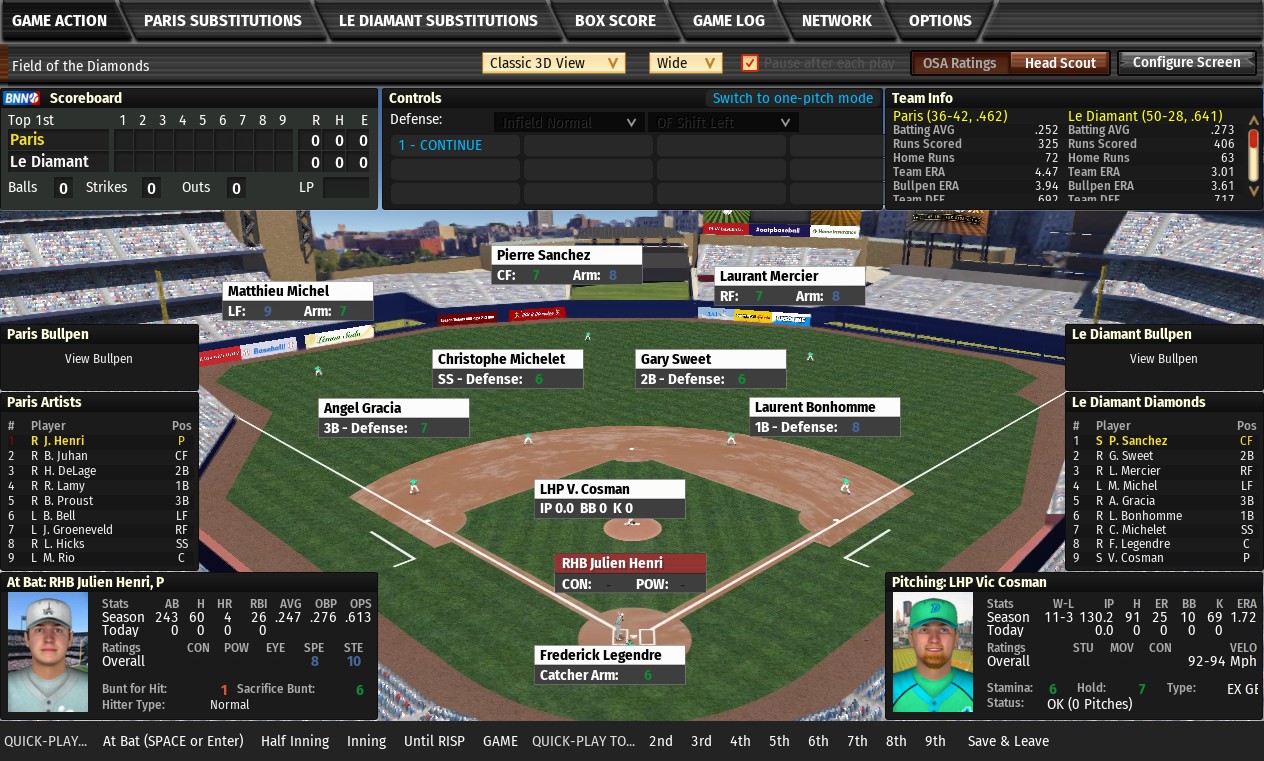Open the Box Score tab

click(x=615, y=20)
